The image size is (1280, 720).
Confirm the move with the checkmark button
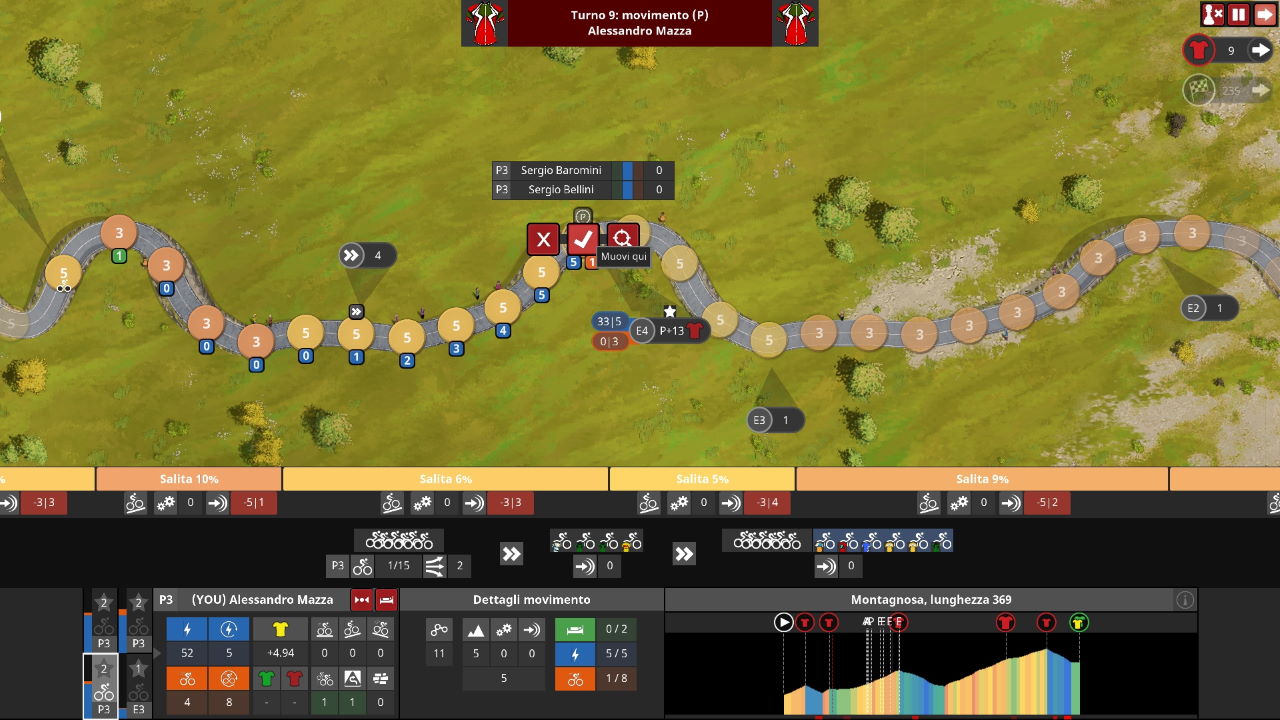pyautogui.click(x=582, y=239)
